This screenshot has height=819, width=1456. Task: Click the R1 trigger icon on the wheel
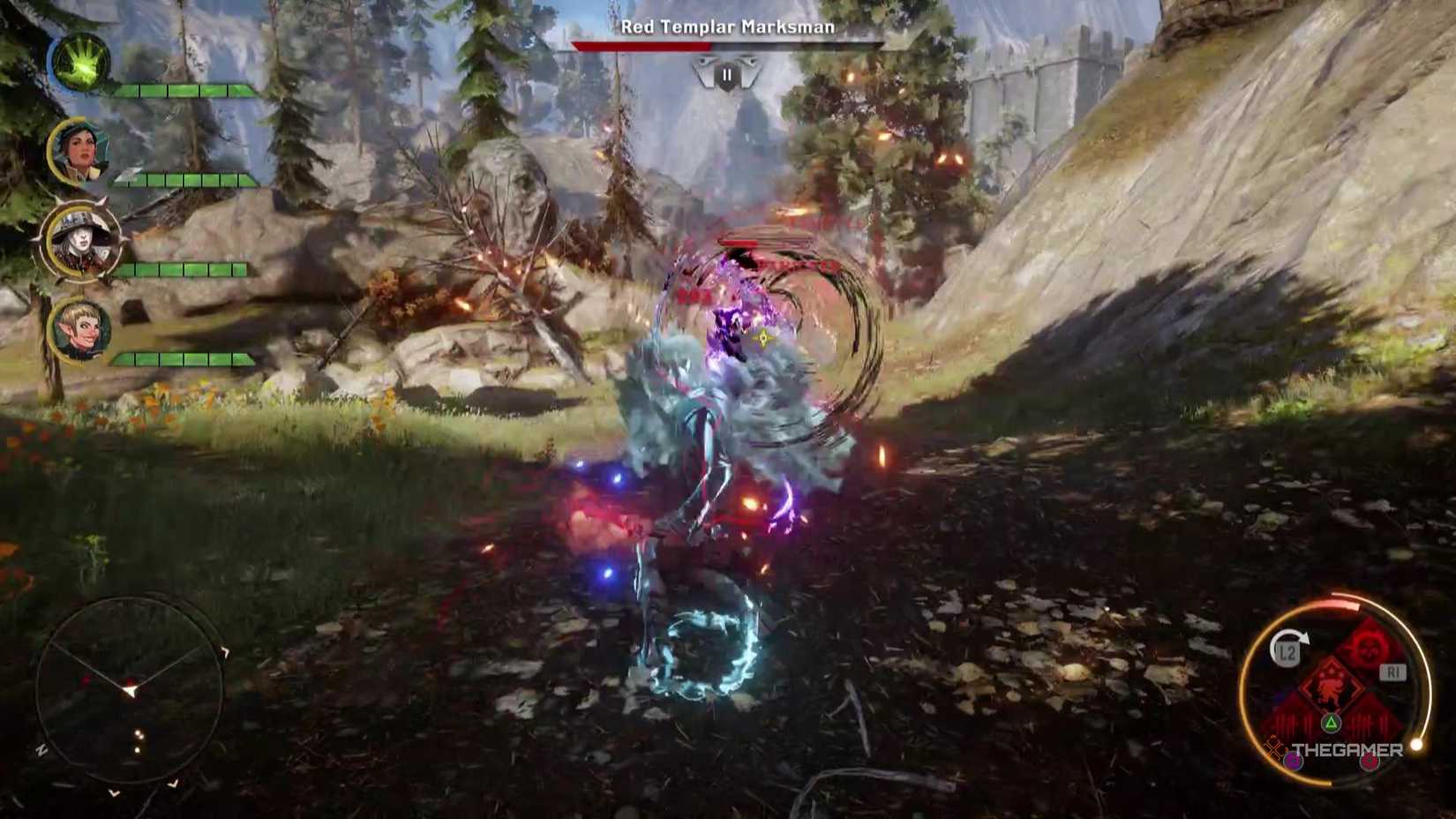tap(1393, 670)
